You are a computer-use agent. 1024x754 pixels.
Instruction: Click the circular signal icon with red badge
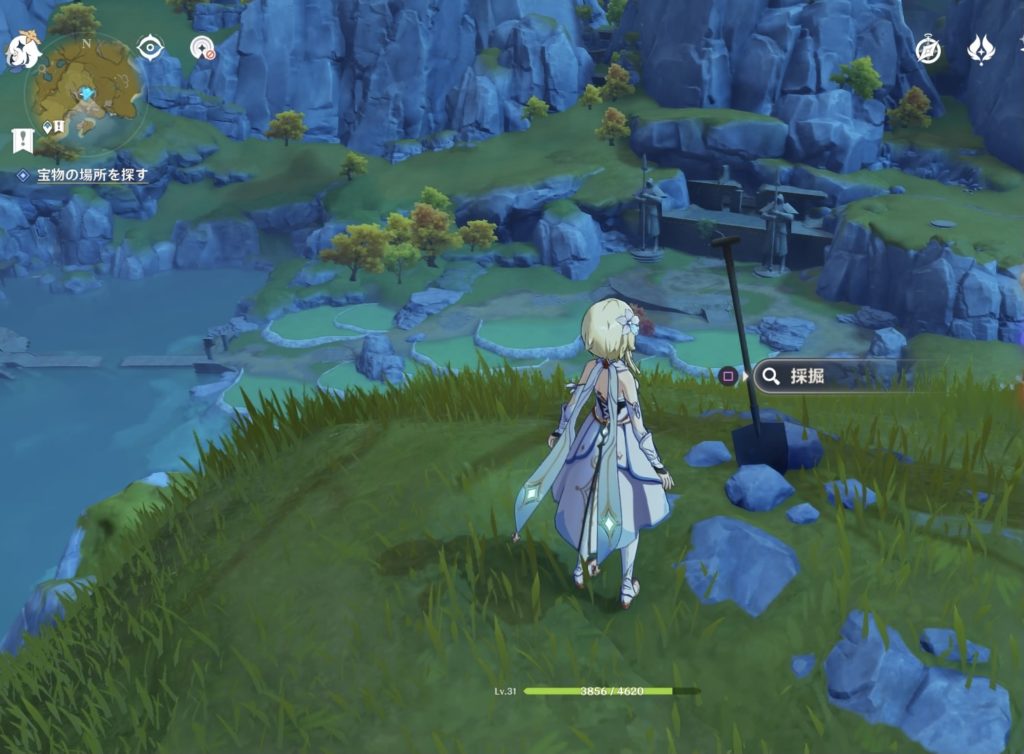click(203, 48)
